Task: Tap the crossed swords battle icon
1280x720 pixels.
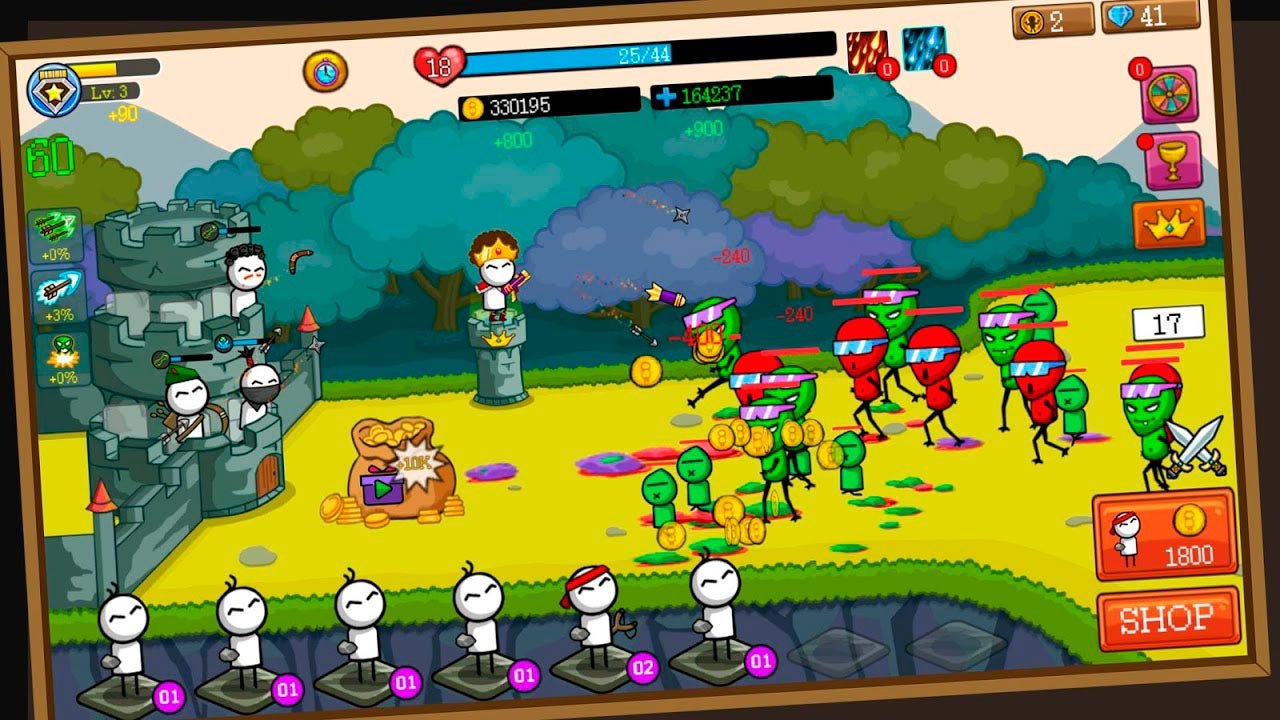Action: pyautogui.click(x=1197, y=446)
